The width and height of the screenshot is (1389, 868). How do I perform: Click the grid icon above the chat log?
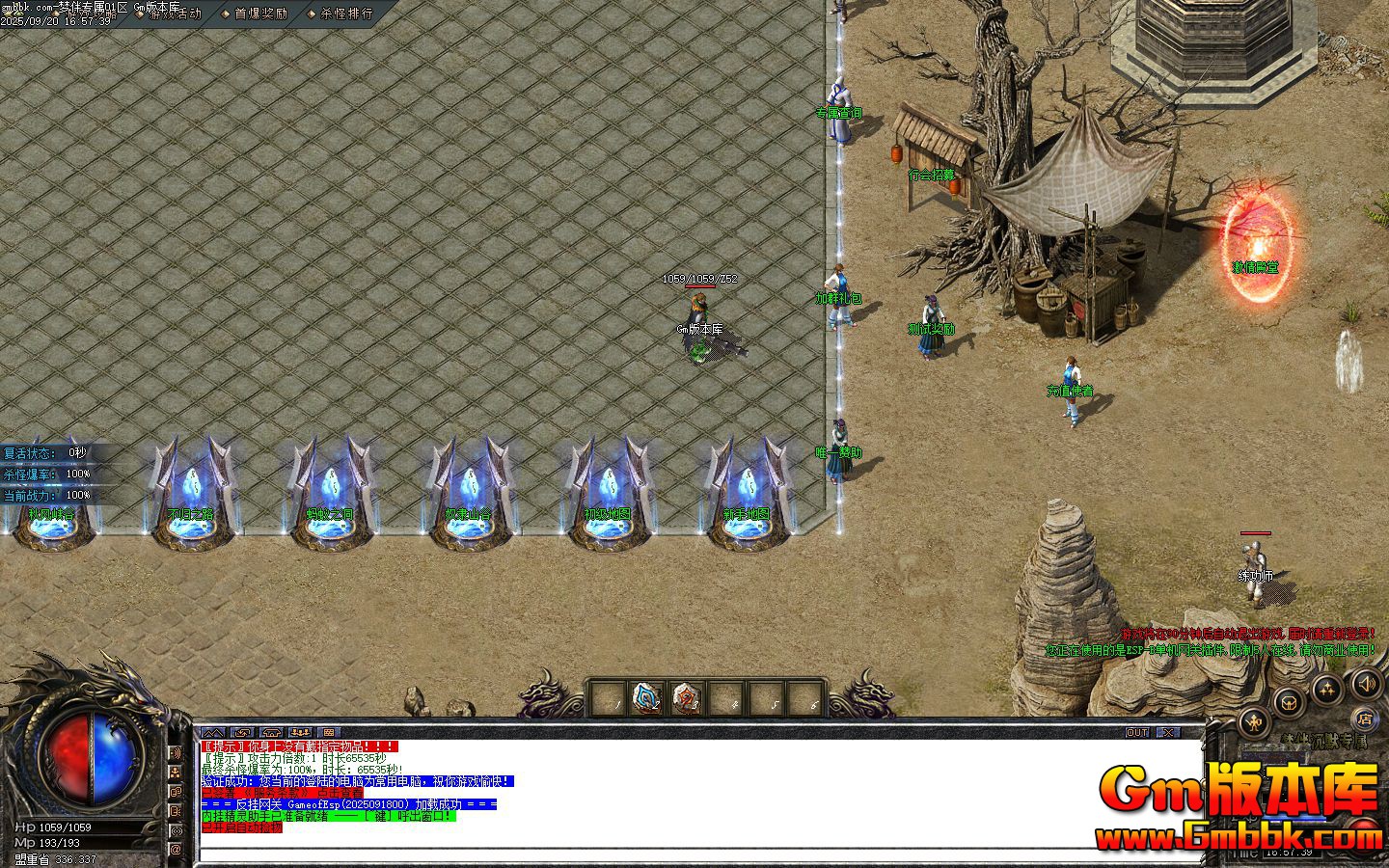tap(329, 732)
